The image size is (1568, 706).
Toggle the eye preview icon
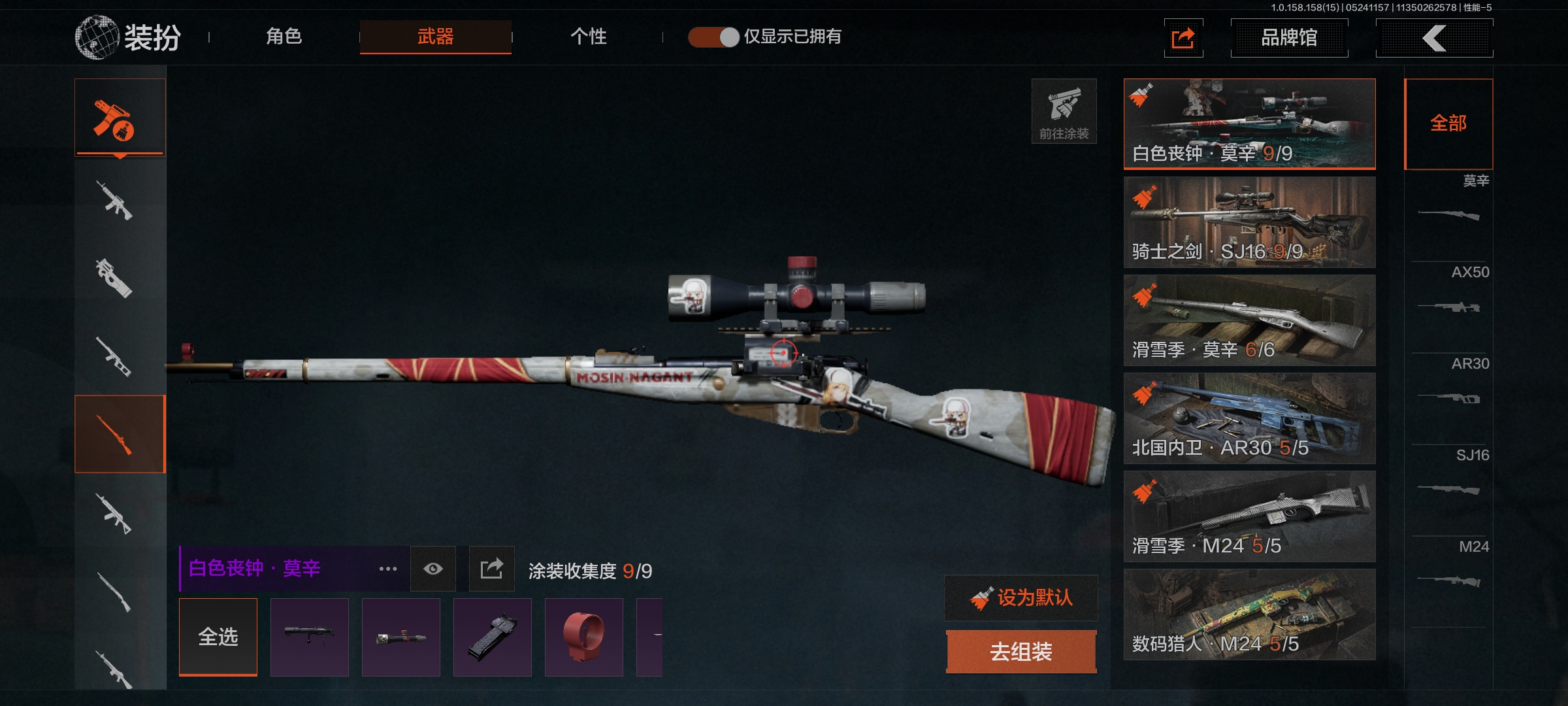[x=433, y=569]
